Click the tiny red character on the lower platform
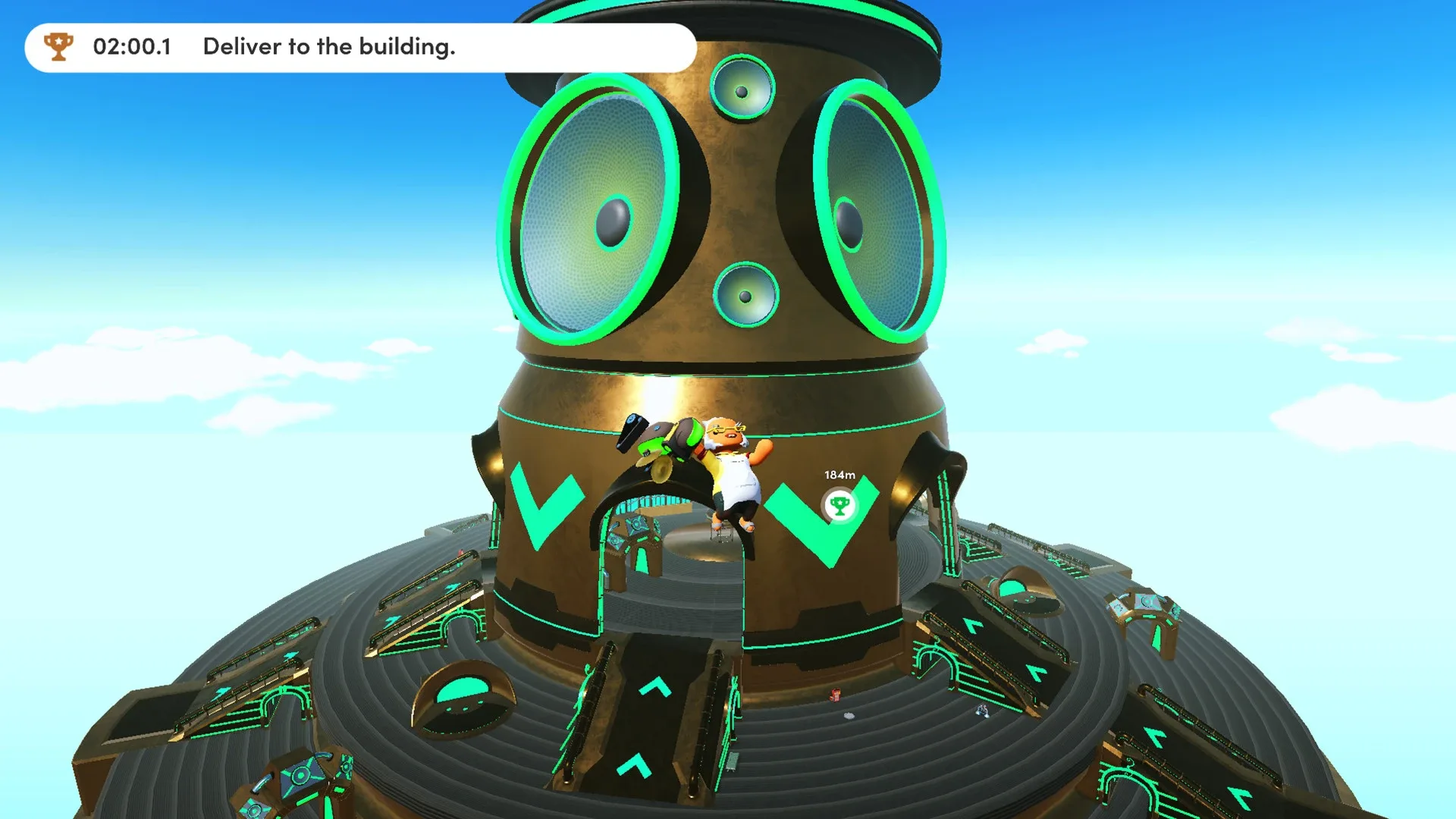Viewport: 1456px width, 819px height. [x=836, y=695]
